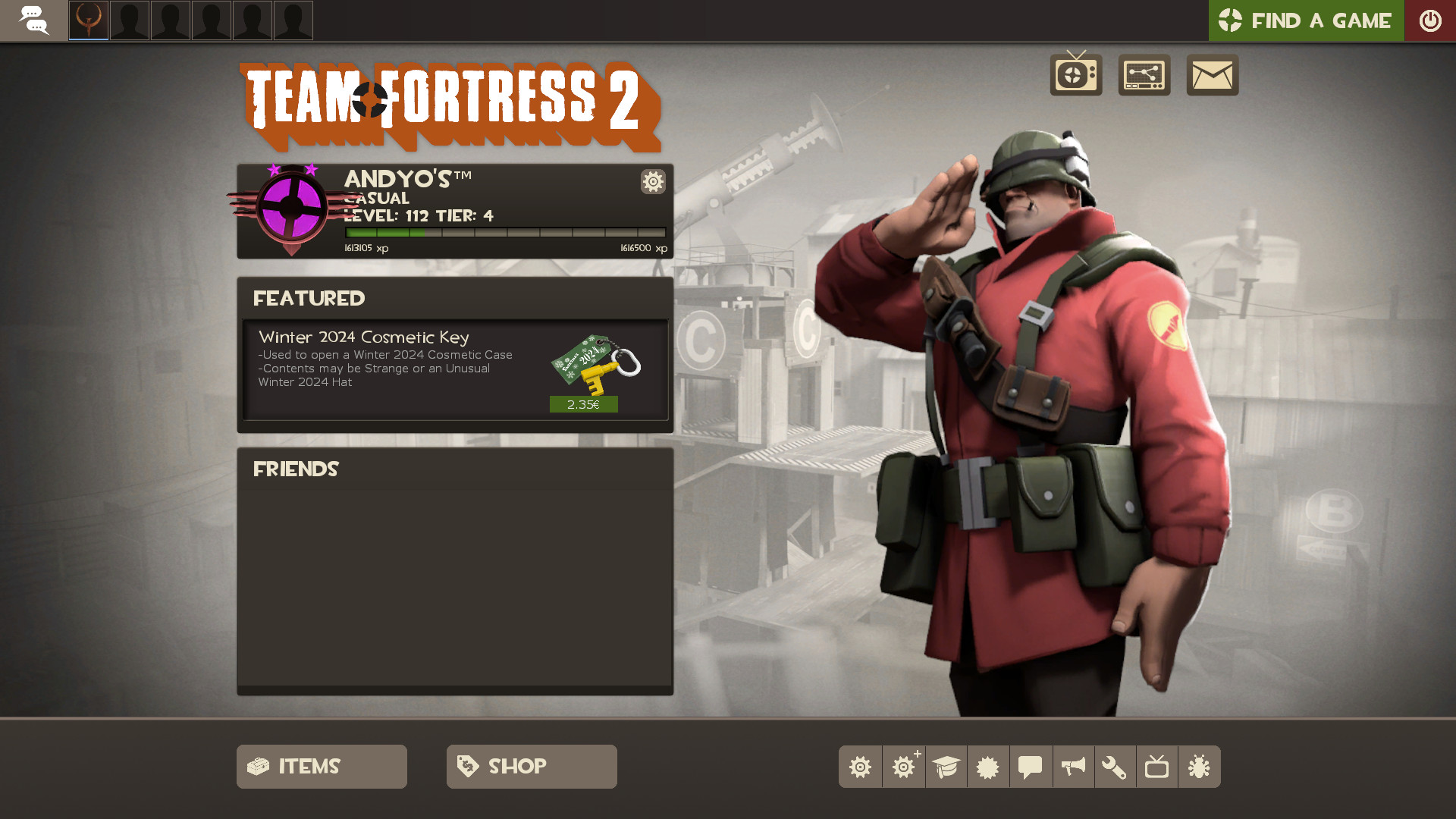
Task: Open the advanced options gear-plus icon
Action: click(903, 767)
